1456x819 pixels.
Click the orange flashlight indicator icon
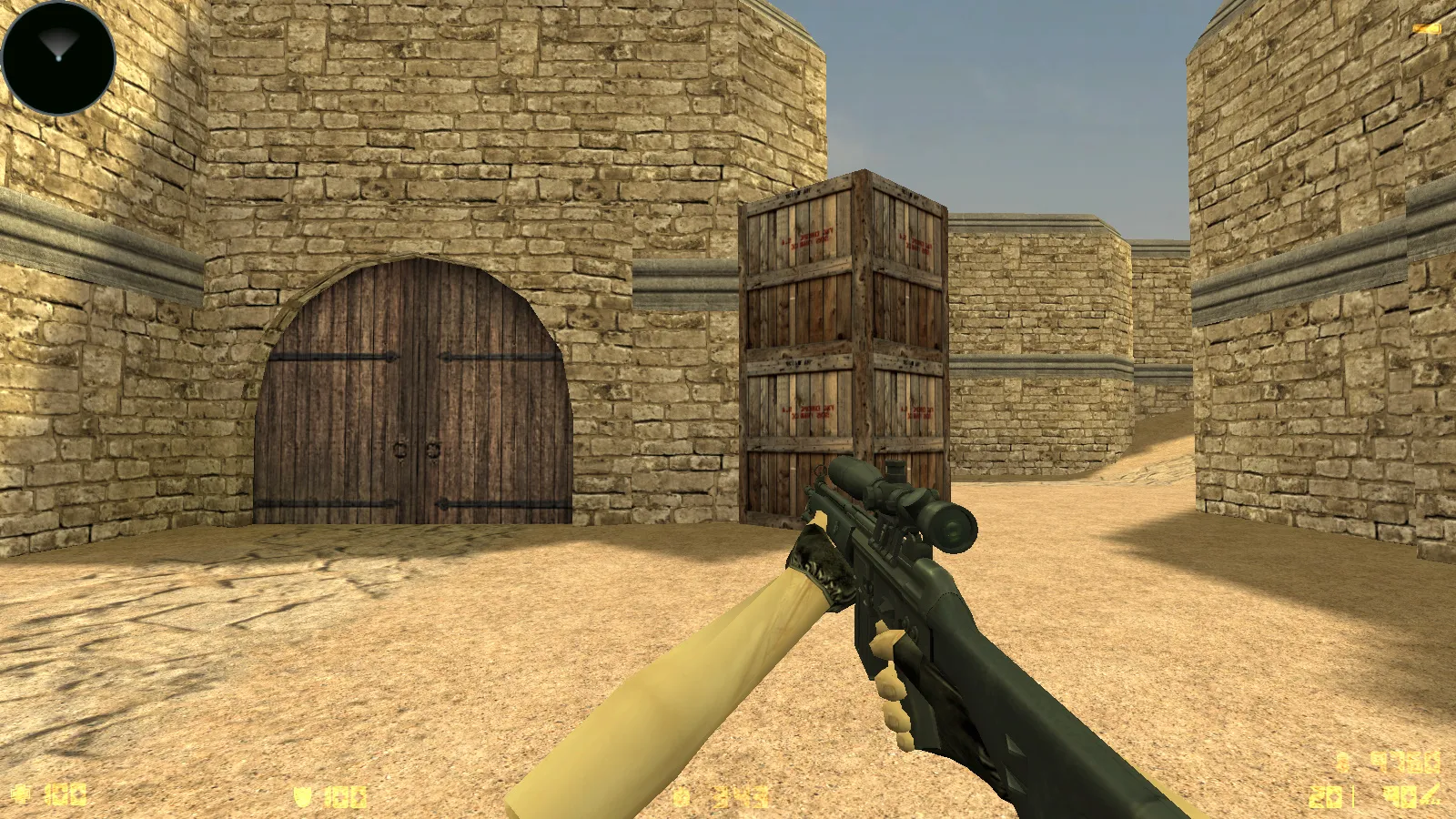point(1426,30)
